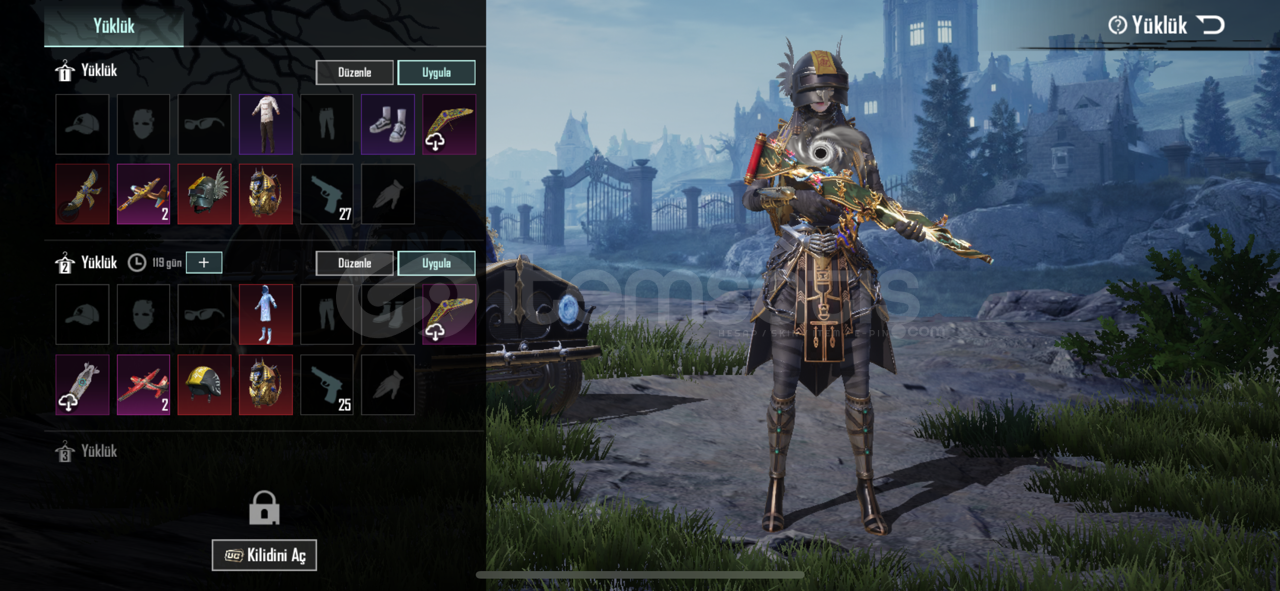Go back using the return arrow
The image size is (1280, 591).
1211,25
